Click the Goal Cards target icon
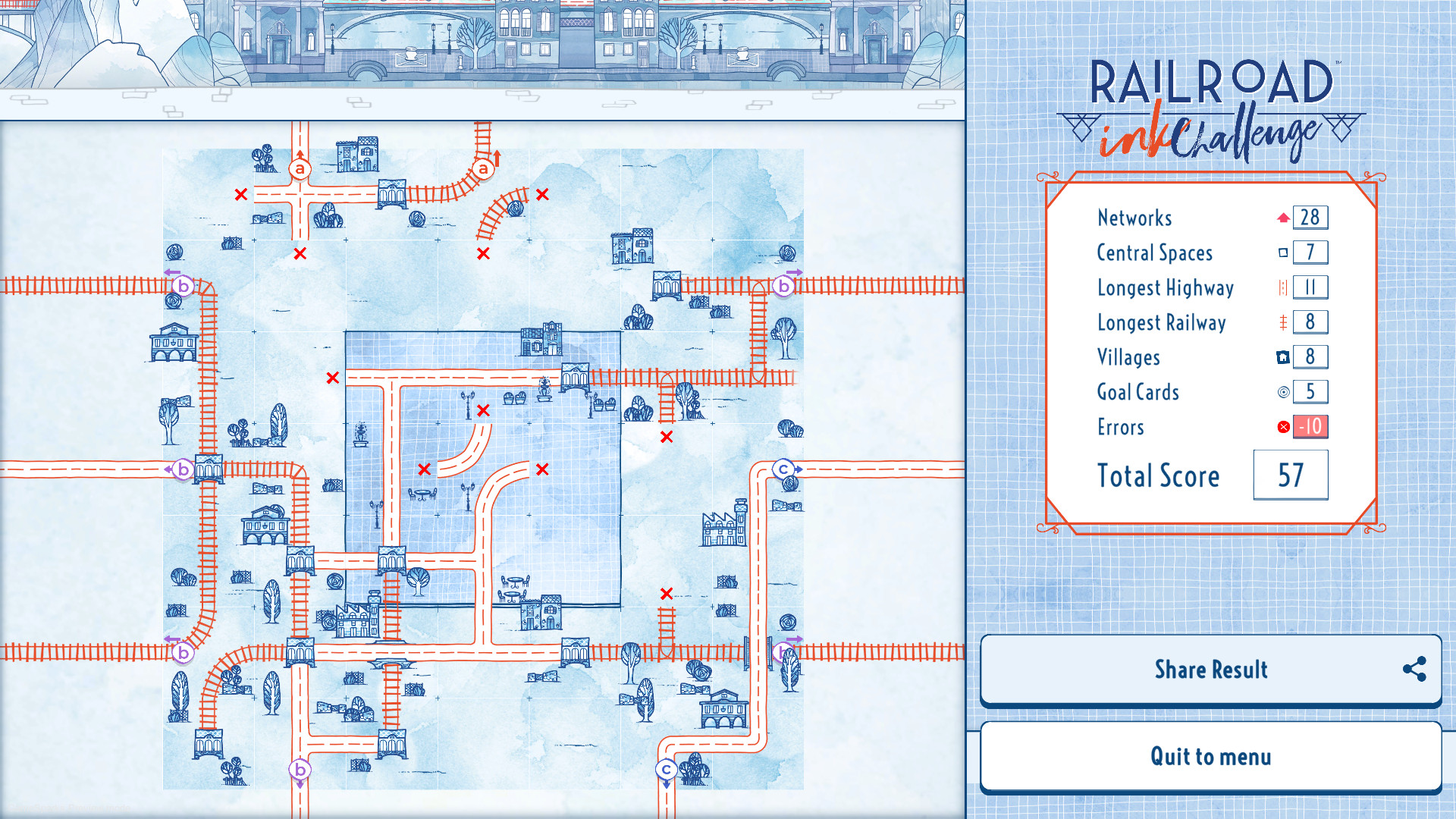The height and width of the screenshot is (819, 1456). pos(1283,392)
